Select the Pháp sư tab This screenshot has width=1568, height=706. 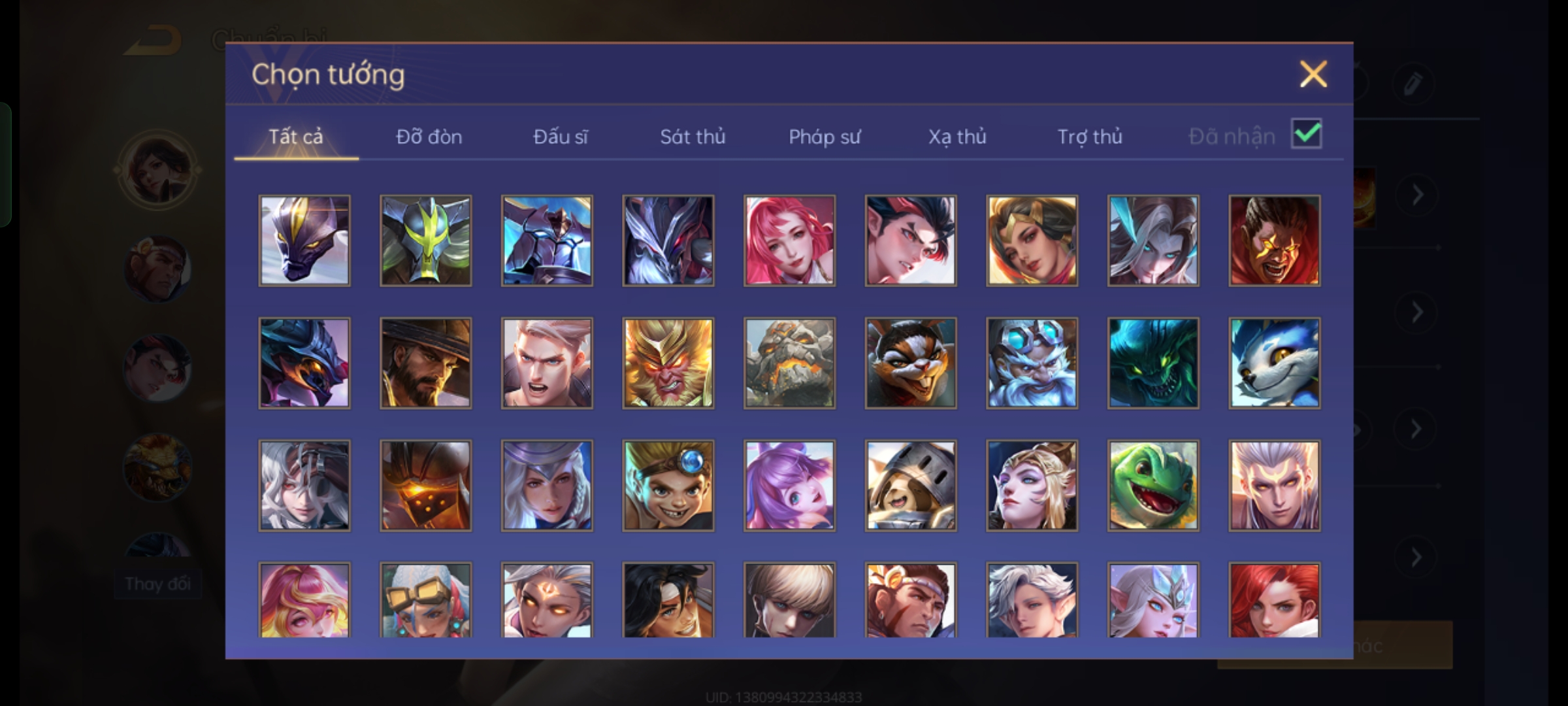pos(825,137)
